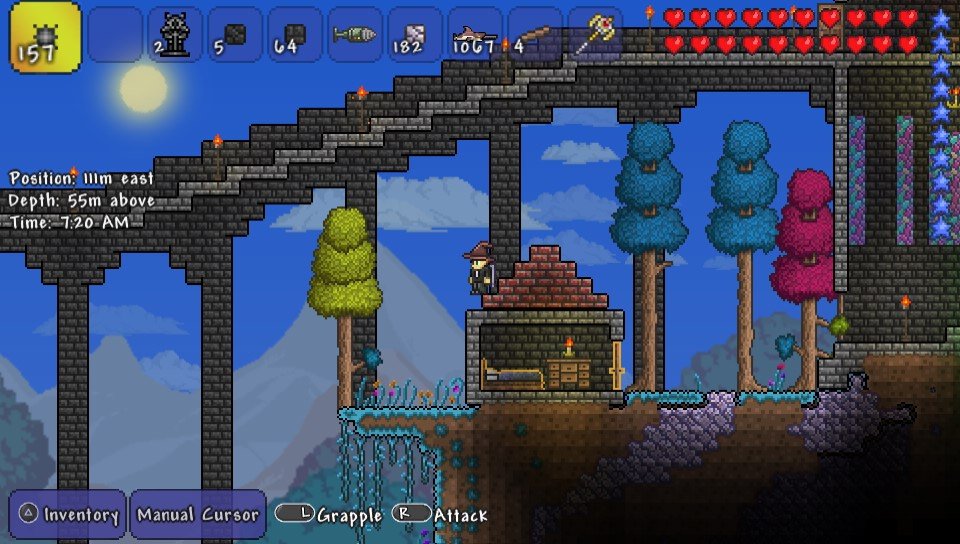Equip the drill from the hotbar

pos(354,35)
